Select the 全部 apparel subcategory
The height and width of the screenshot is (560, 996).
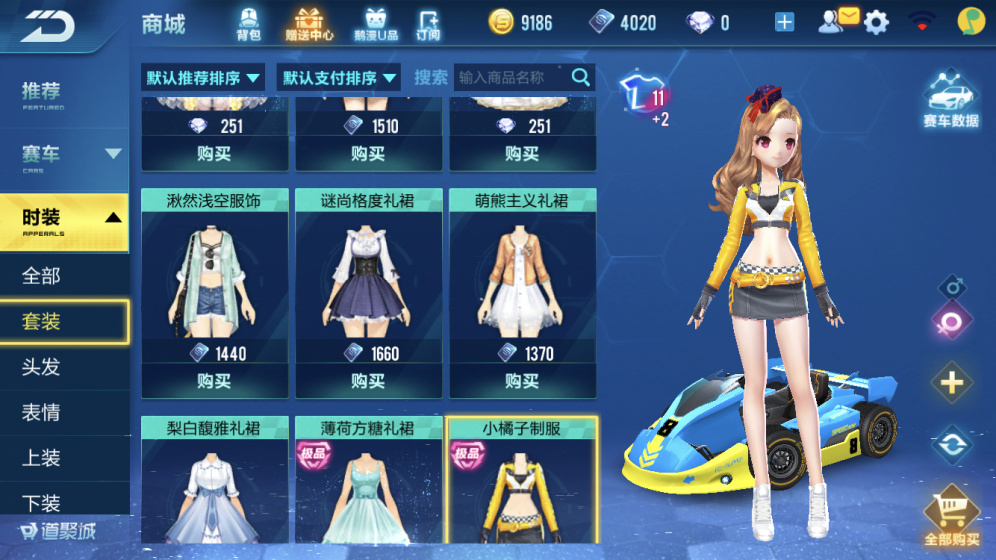(x=42, y=275)
